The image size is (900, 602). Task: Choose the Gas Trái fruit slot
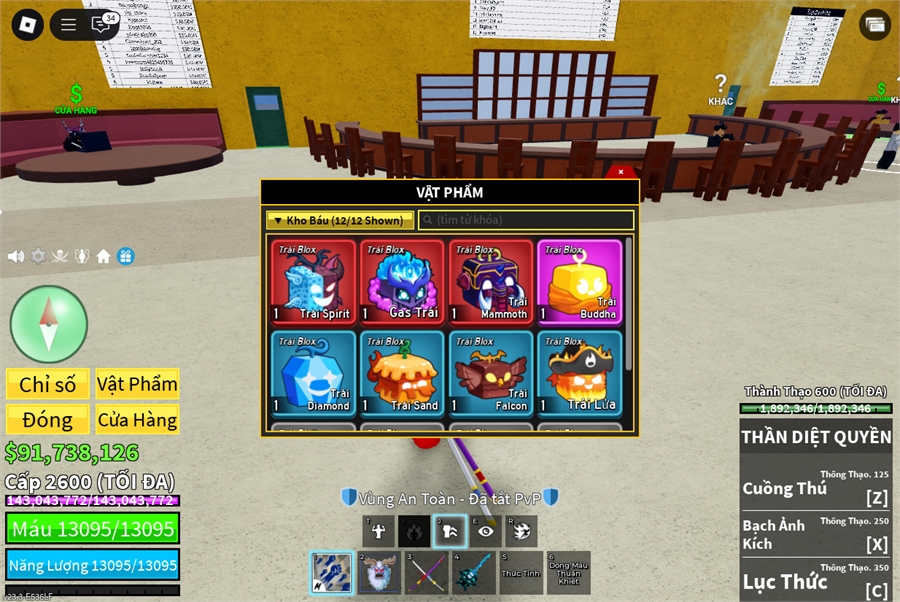coord(402,283)
